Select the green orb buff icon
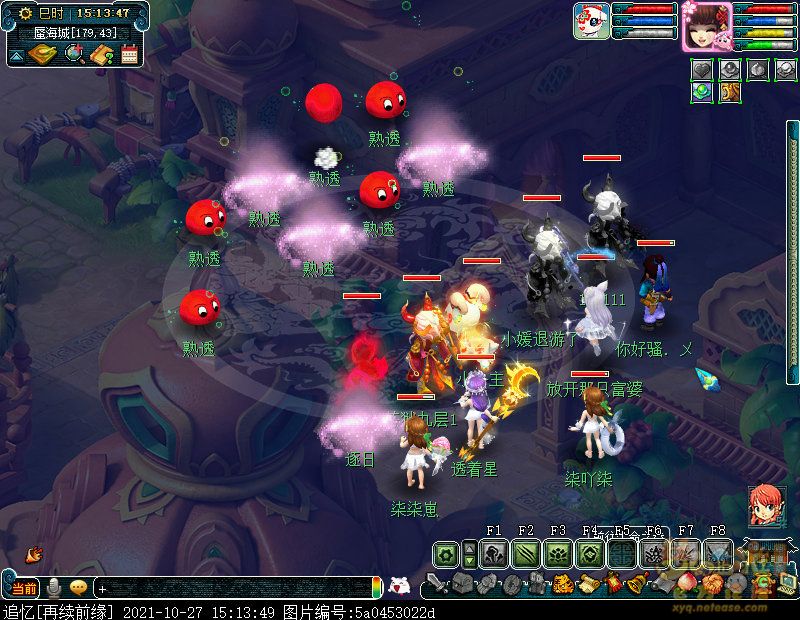This screenshot has height=620, width=800. (701, 92)
